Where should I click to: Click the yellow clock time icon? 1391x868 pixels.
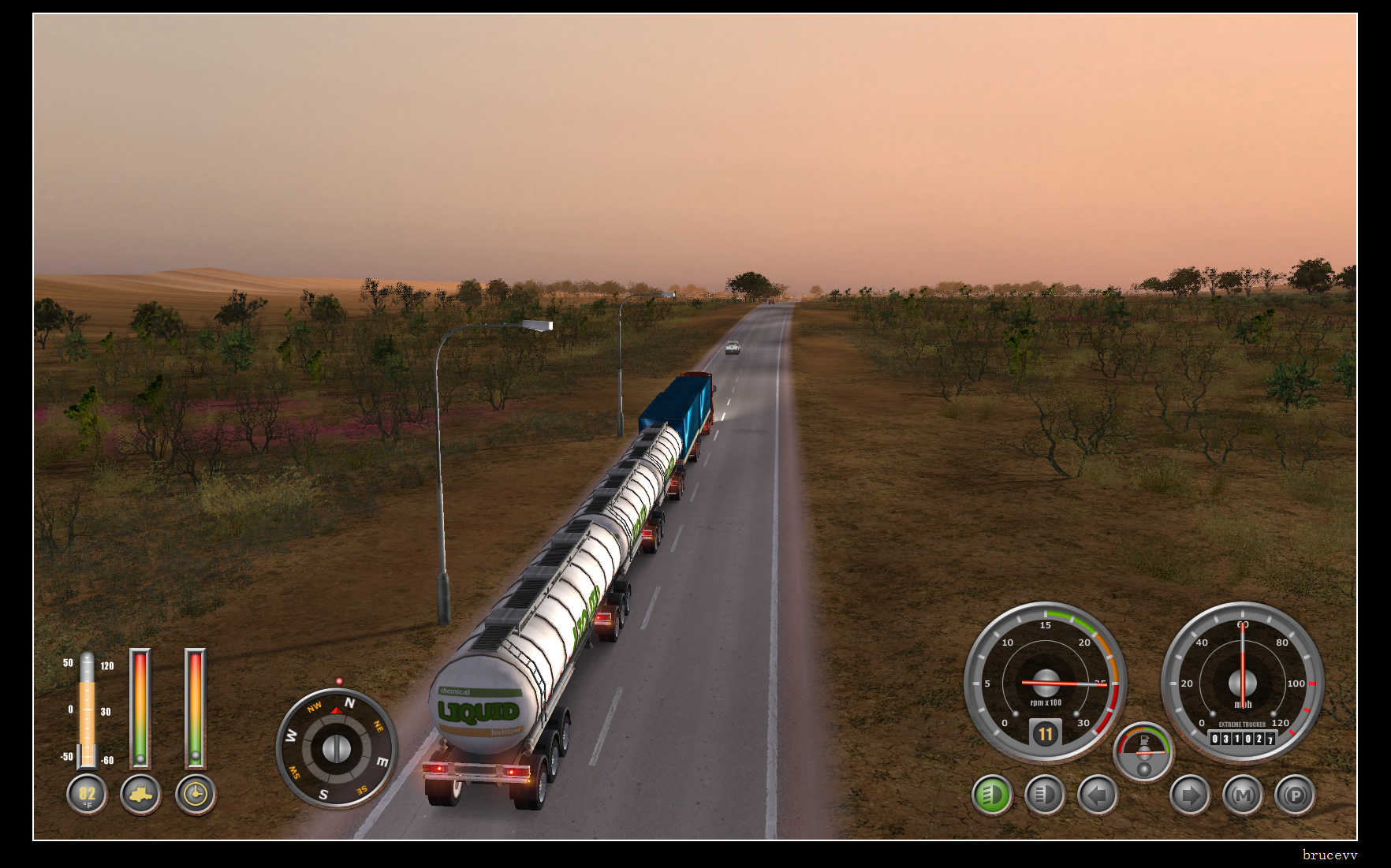(196, 794)
